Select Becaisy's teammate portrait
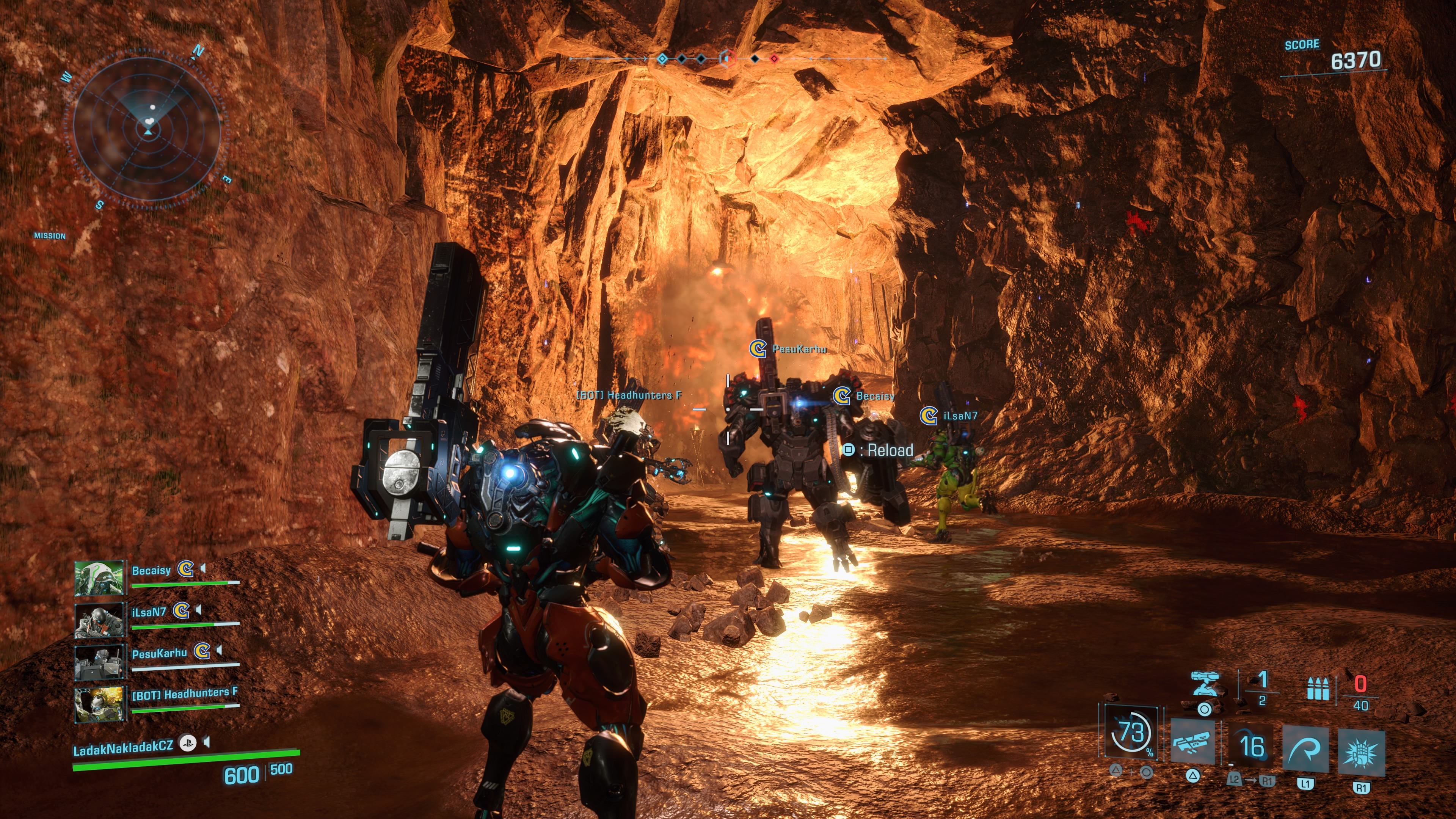The width and height of the screenshot is (1456, 819). 99,577
